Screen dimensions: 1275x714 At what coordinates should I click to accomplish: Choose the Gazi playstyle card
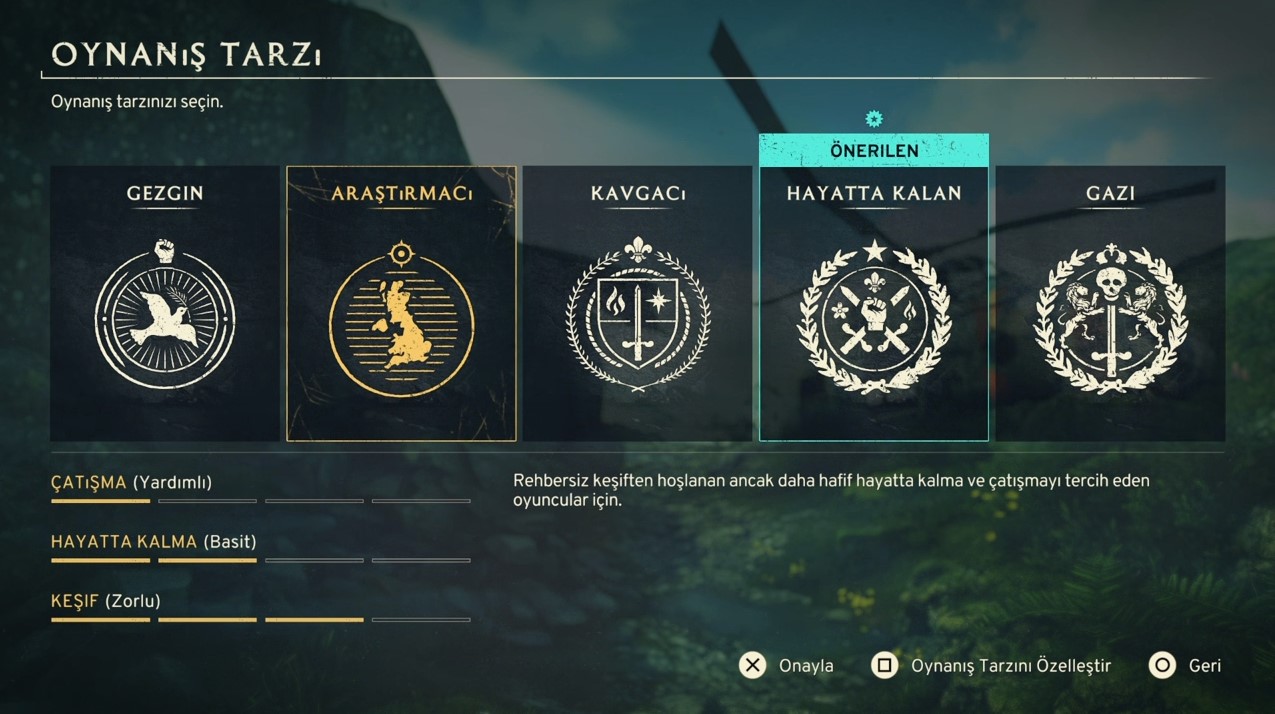[x=1110, y=303]
